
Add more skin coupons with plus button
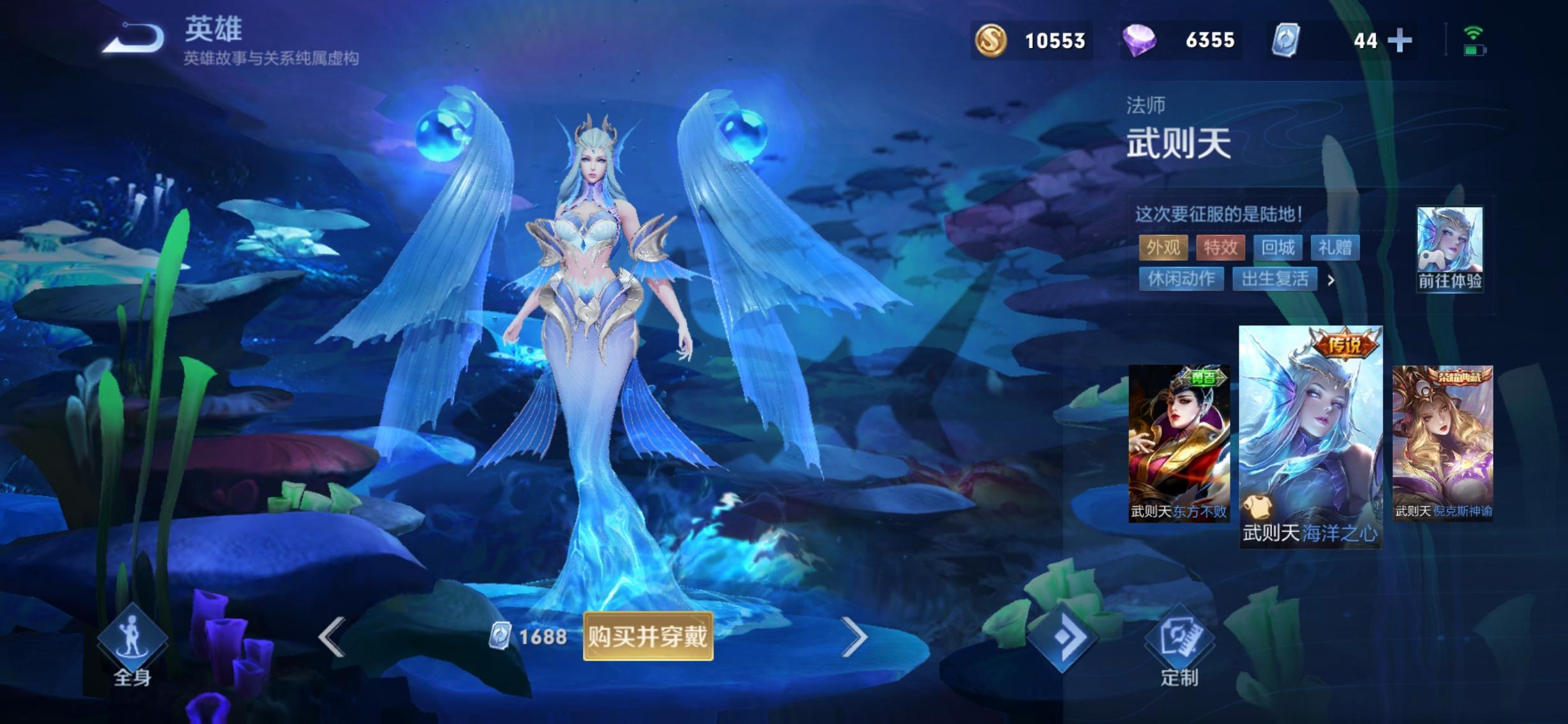[x=1399, y=41]
